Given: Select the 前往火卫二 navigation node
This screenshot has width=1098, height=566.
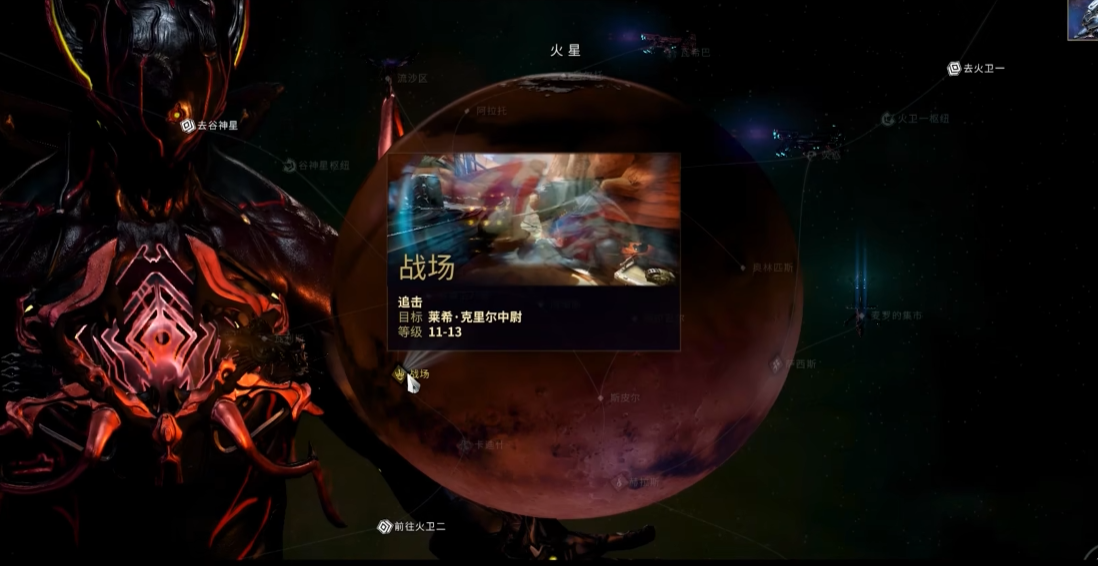Looking at the screenshot, I should pos(385,527).
